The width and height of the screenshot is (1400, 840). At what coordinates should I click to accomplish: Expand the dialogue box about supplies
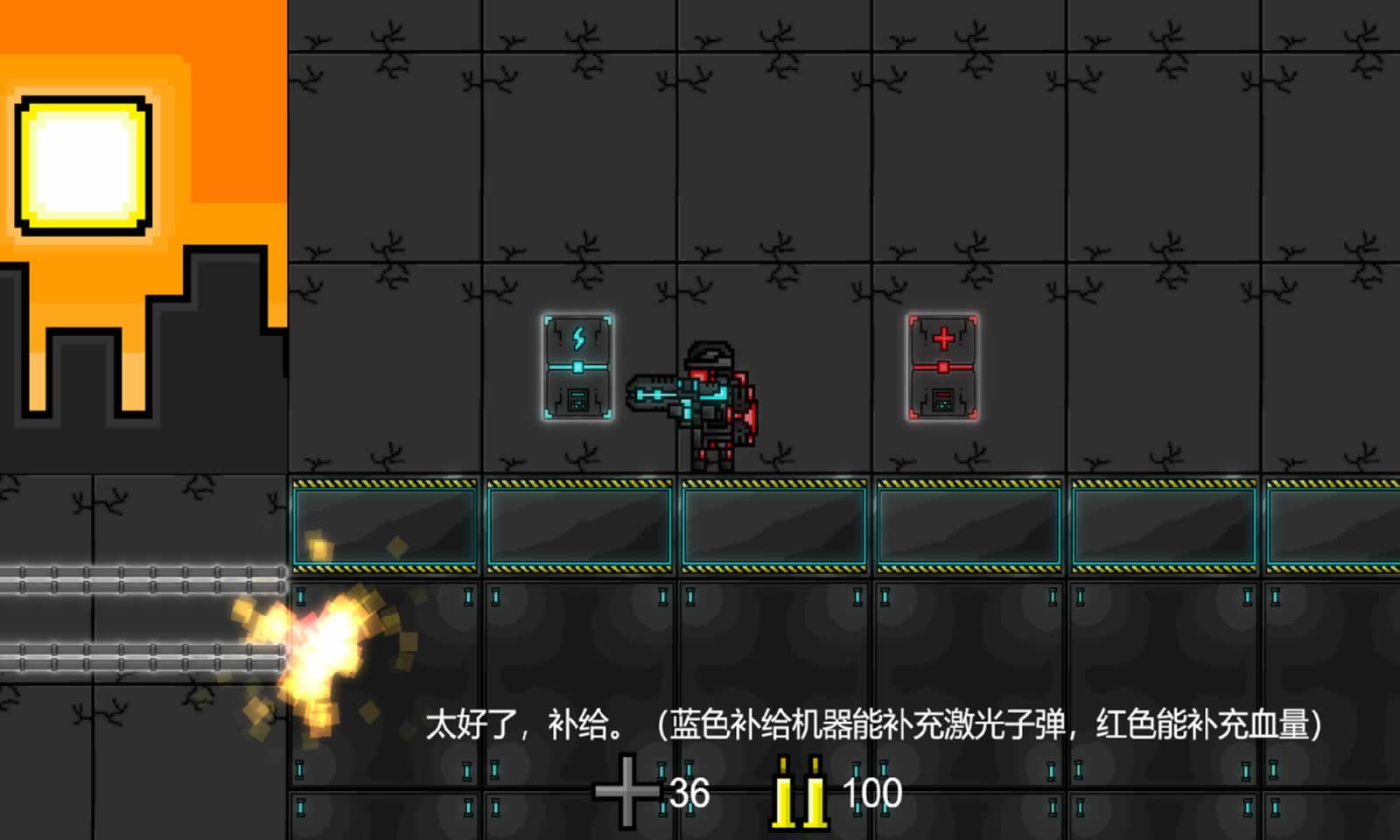(875, 726)
